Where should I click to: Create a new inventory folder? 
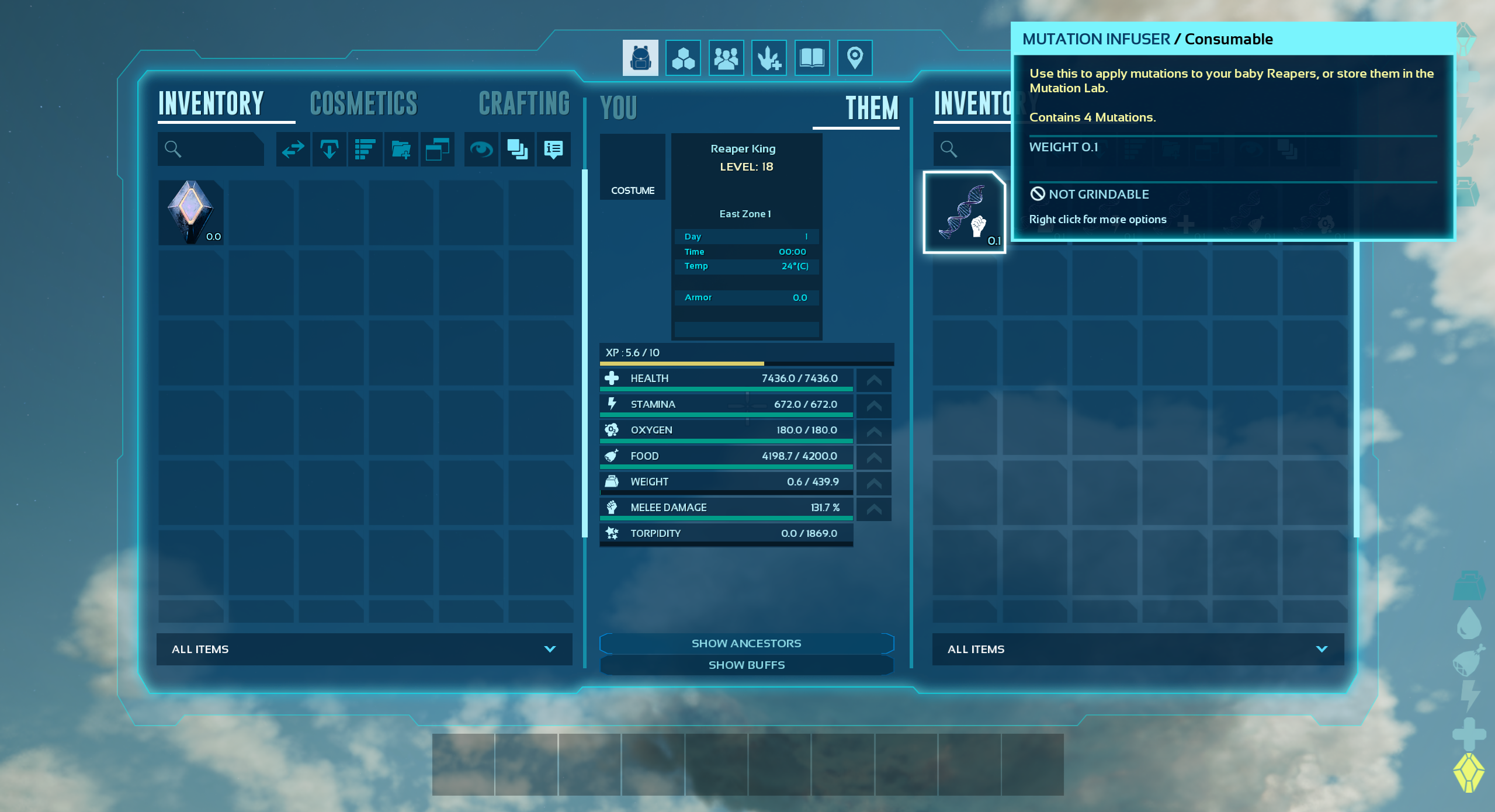(x=401, y=150)
